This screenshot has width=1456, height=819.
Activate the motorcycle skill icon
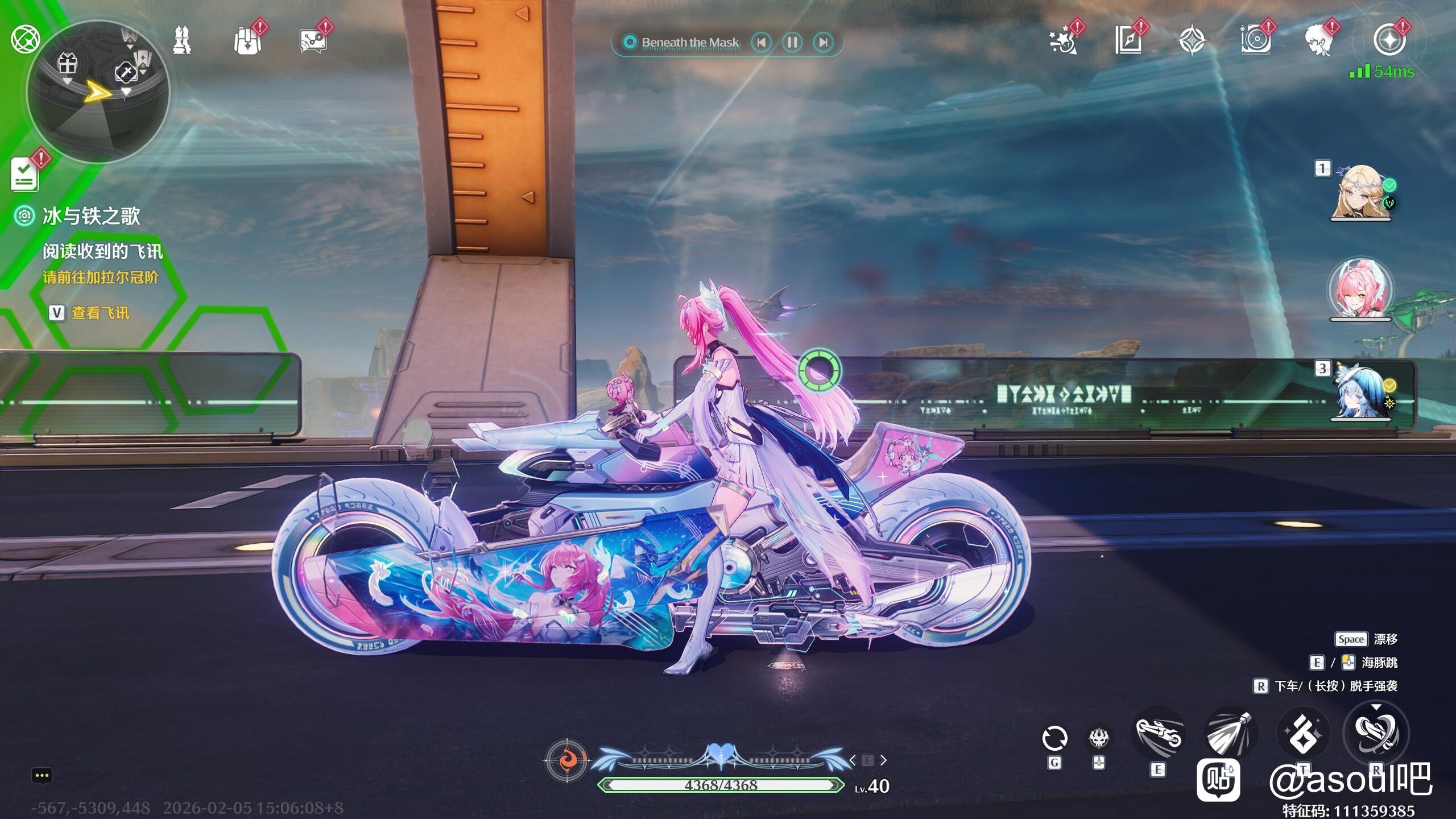click(1159, 734)
